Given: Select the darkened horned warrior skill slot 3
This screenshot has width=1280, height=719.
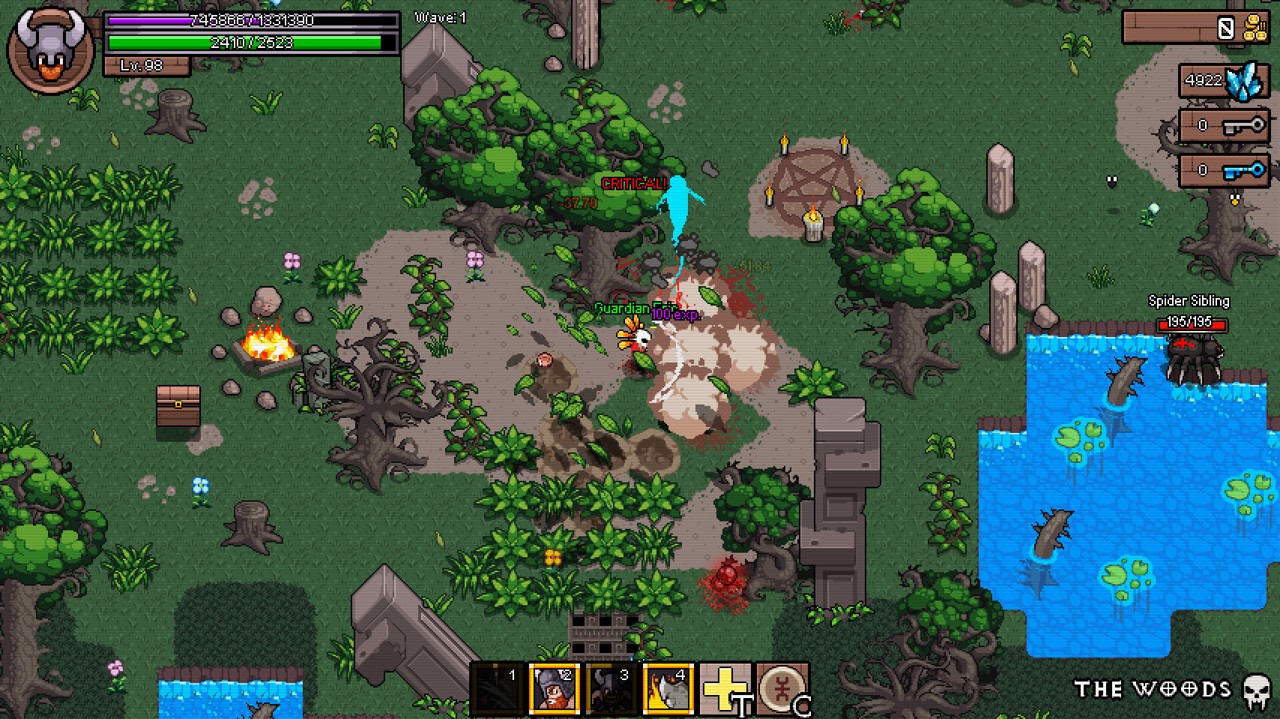Looking at the screenshot, I should tap(610, 689).
